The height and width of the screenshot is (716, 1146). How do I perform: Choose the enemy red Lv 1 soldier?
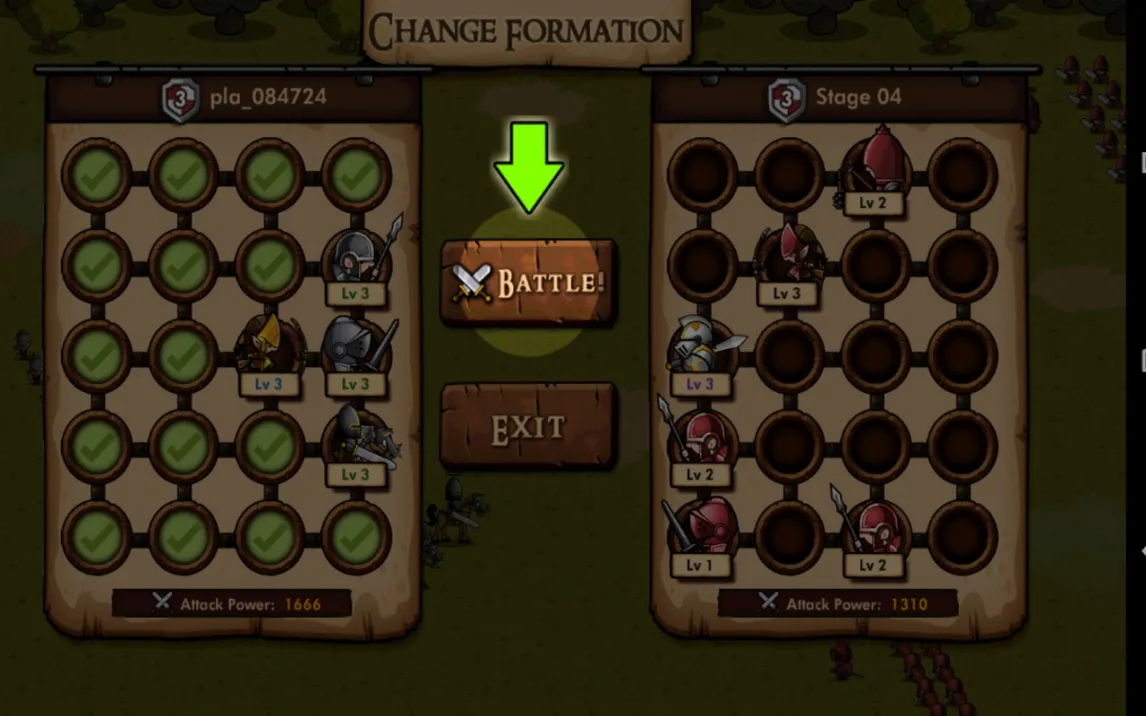[x=700, y=532]
